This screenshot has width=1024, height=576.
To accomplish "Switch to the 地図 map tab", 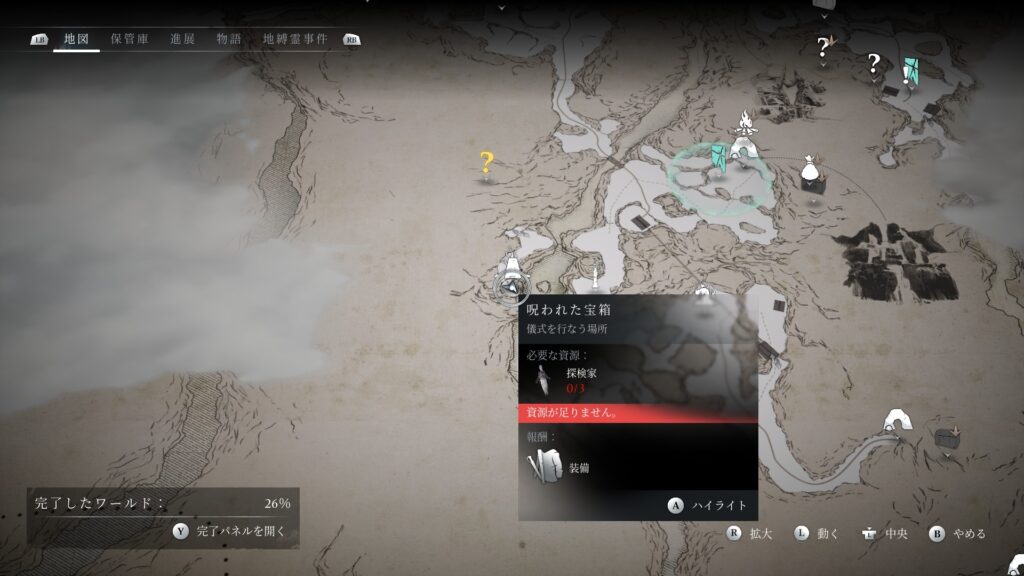I will click(x=76, y=39).
